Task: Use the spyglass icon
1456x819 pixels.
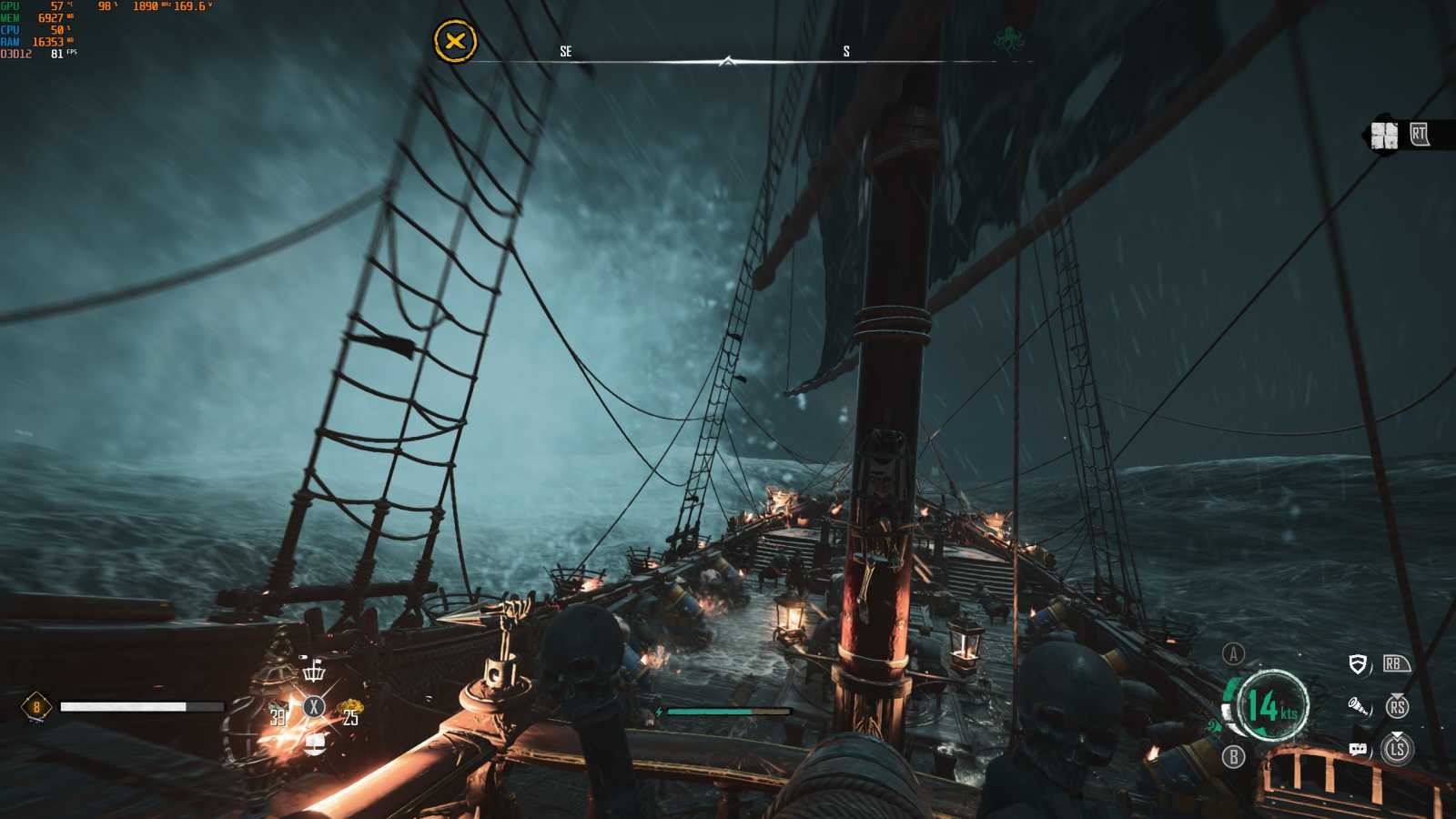Action: (x=1359, y=706)
